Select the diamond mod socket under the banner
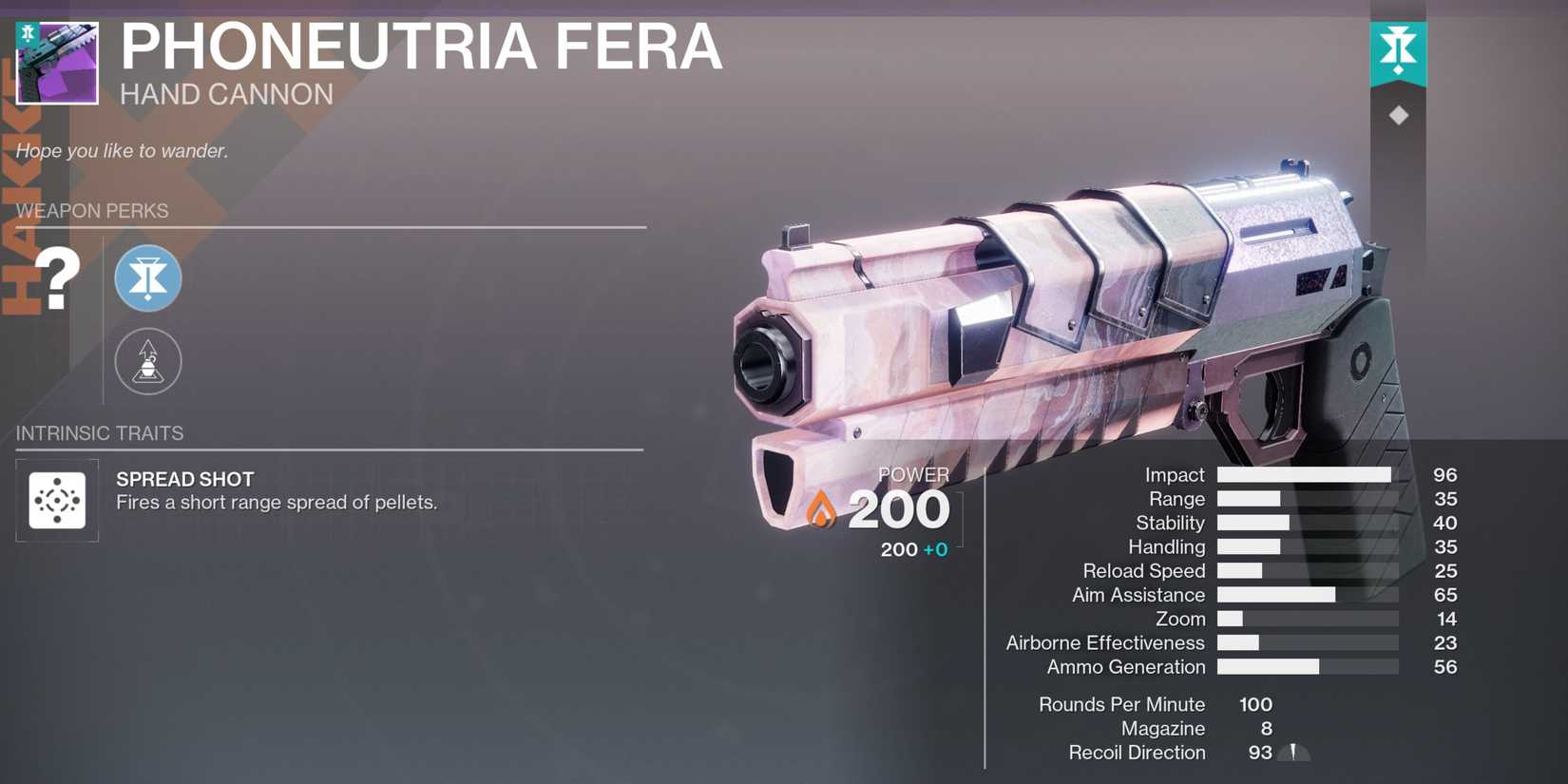The height and width of the screenshot is (784, 1568). pyautogui.click(x=1398, y=114)
